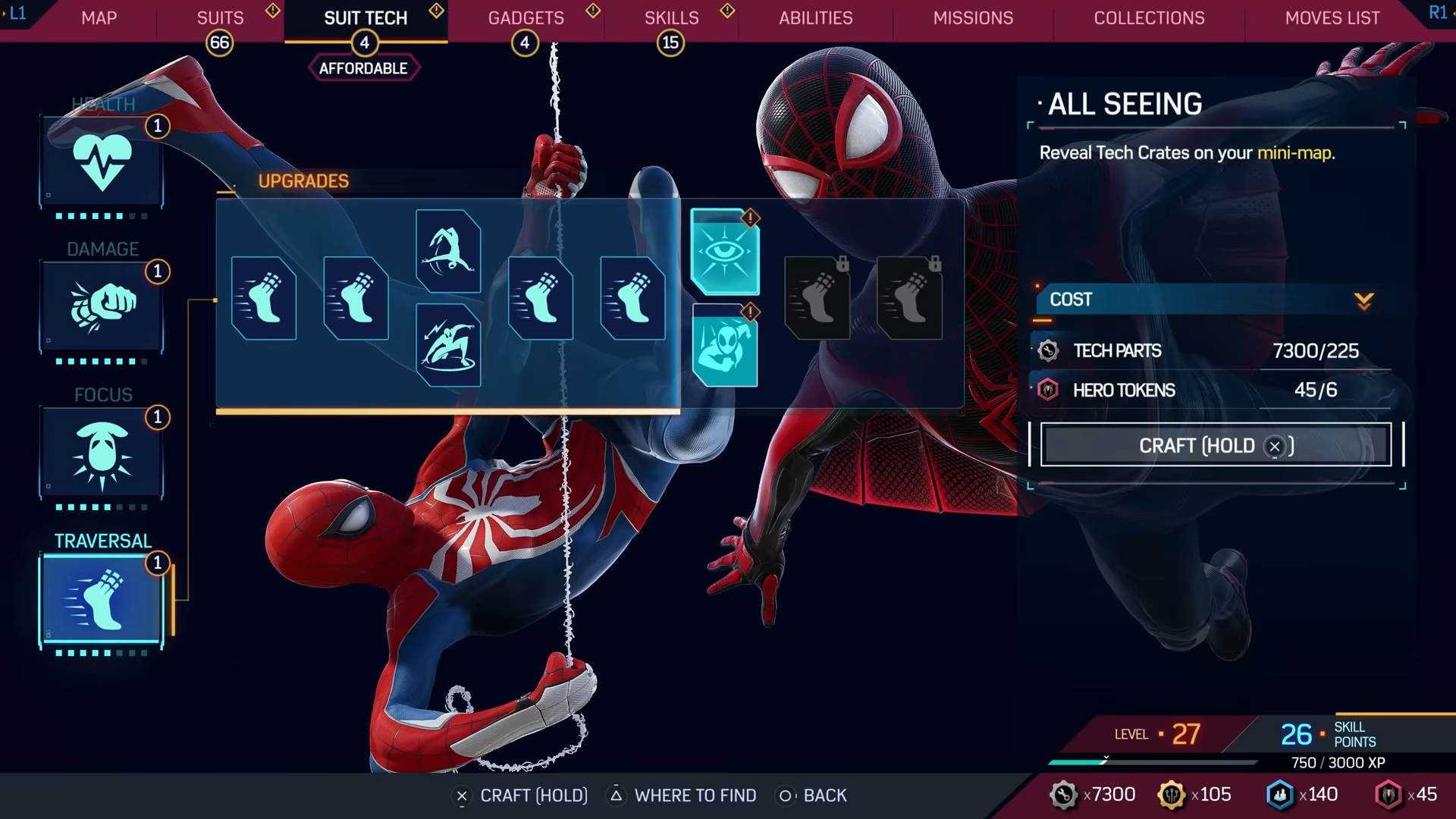The image size is (1456, 819).
Task: Open the COLLECTIONS menu
Action: (x=1149, y=17)
